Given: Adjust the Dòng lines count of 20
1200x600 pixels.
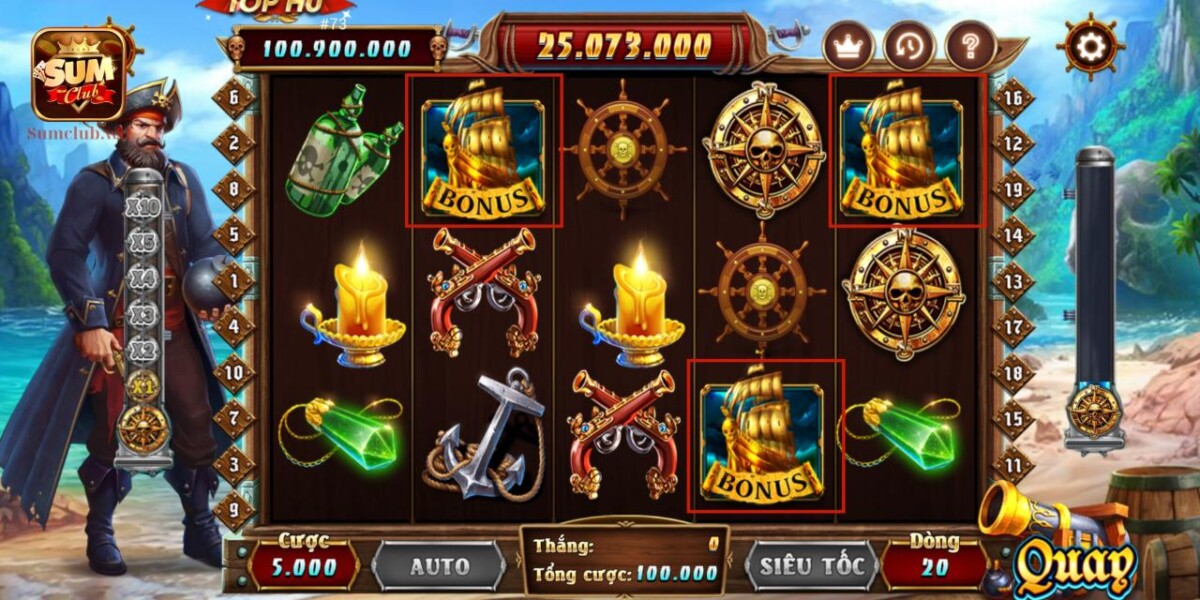Looking at the screenshot, I should tap(932, 567).
